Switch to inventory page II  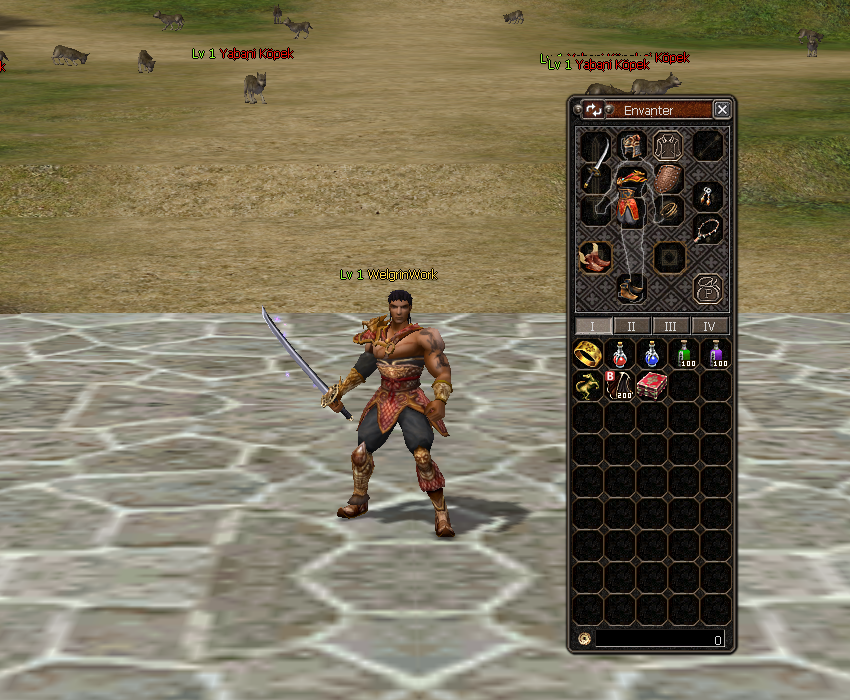click(632, 326)
